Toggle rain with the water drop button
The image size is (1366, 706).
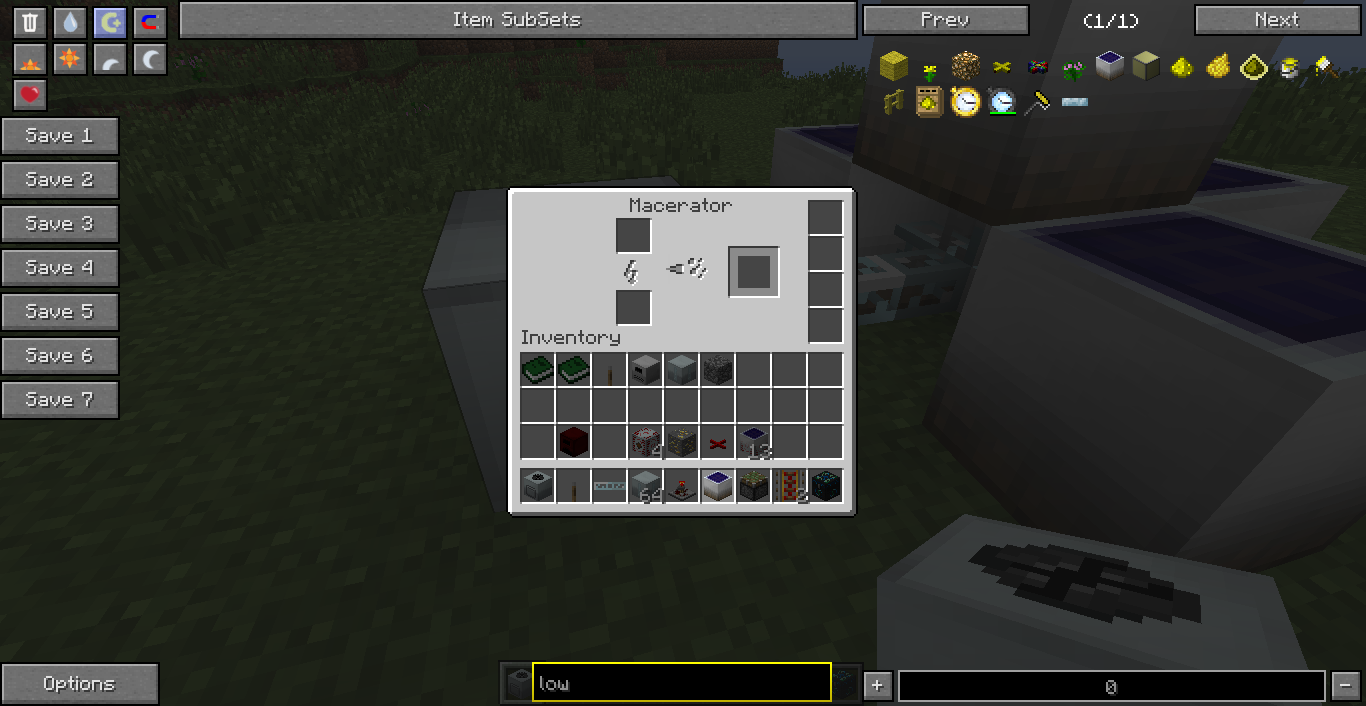70,22
